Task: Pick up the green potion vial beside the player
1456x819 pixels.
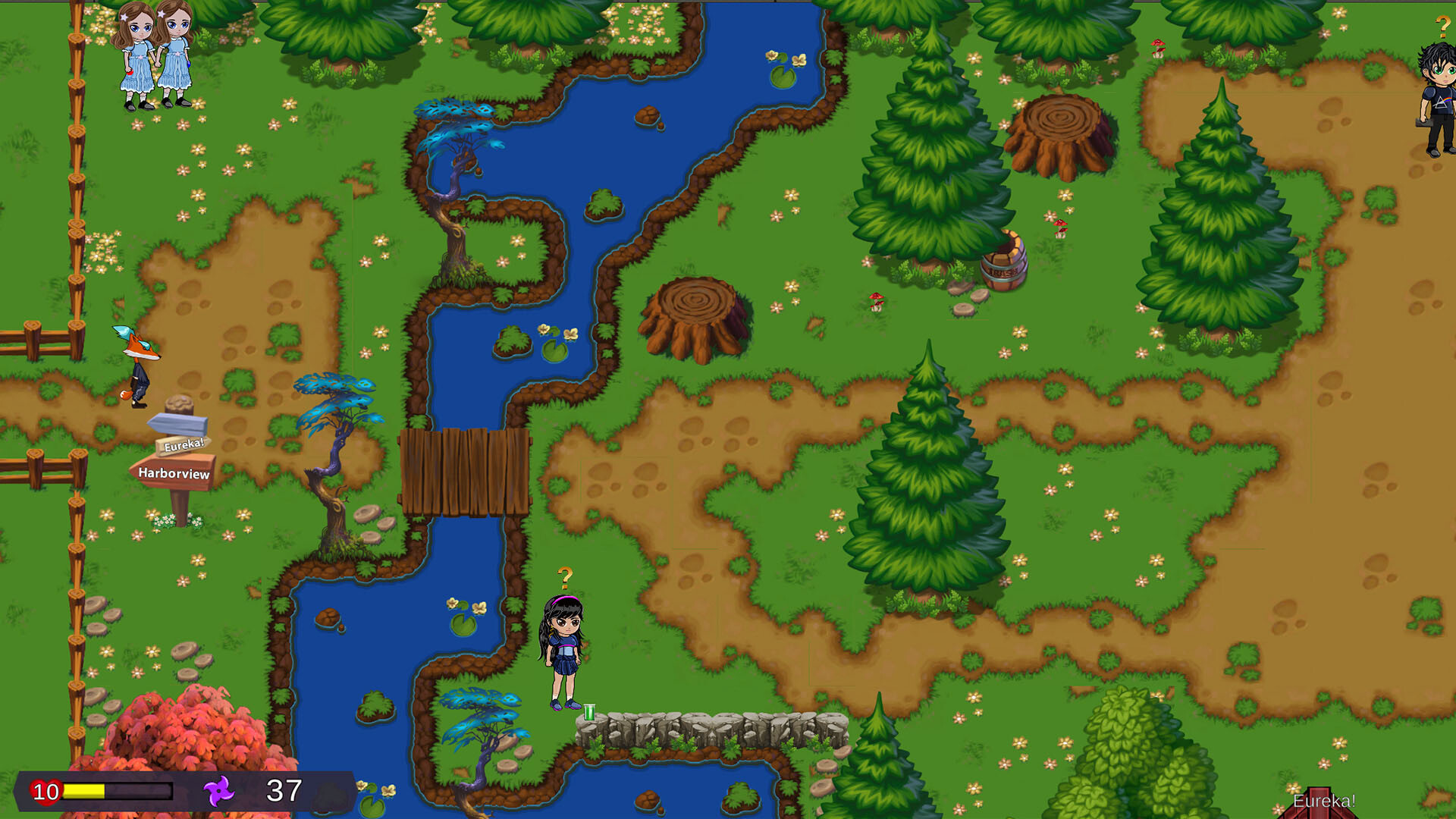Action: 590,713
